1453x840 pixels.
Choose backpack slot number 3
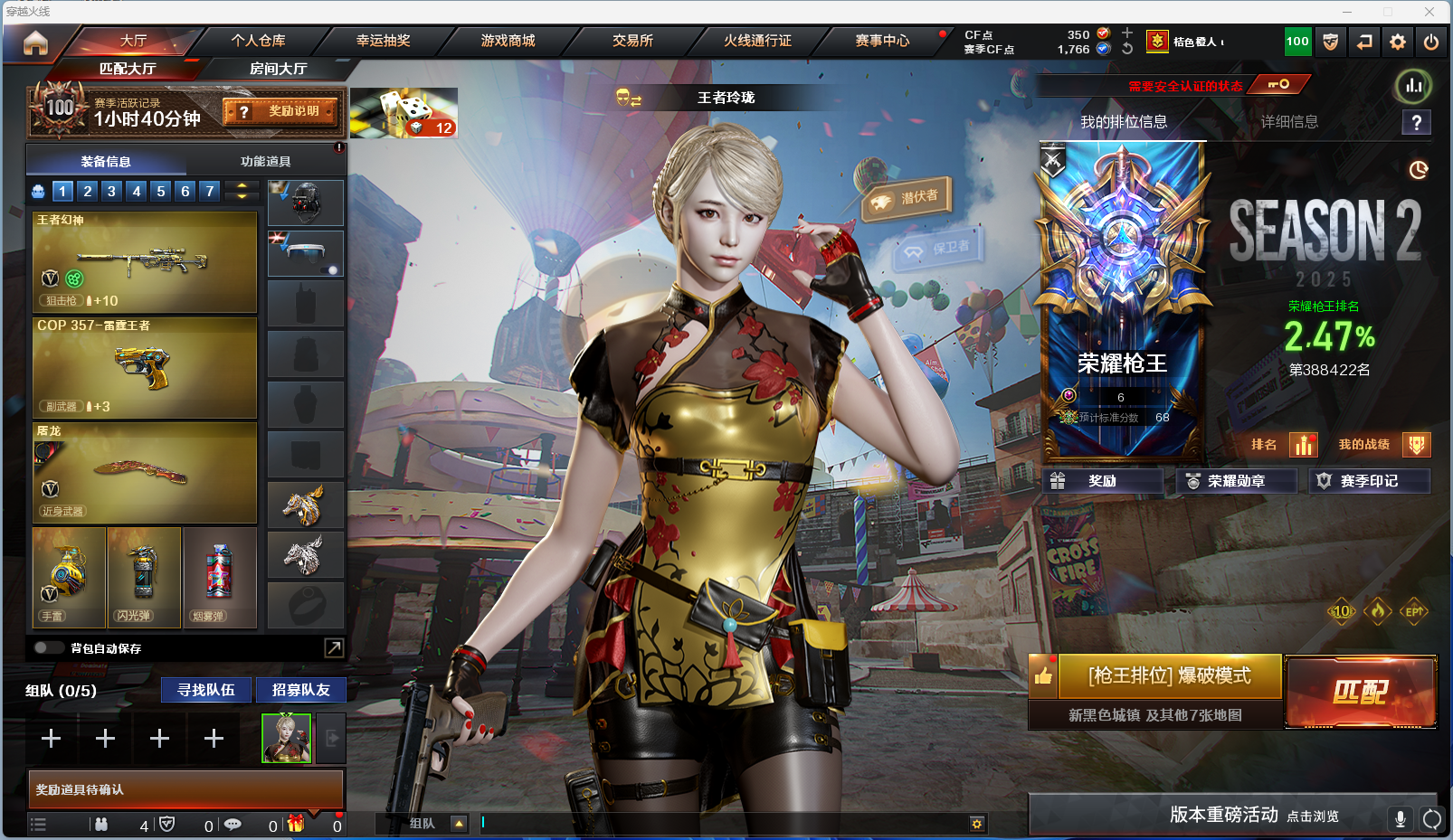111,191
